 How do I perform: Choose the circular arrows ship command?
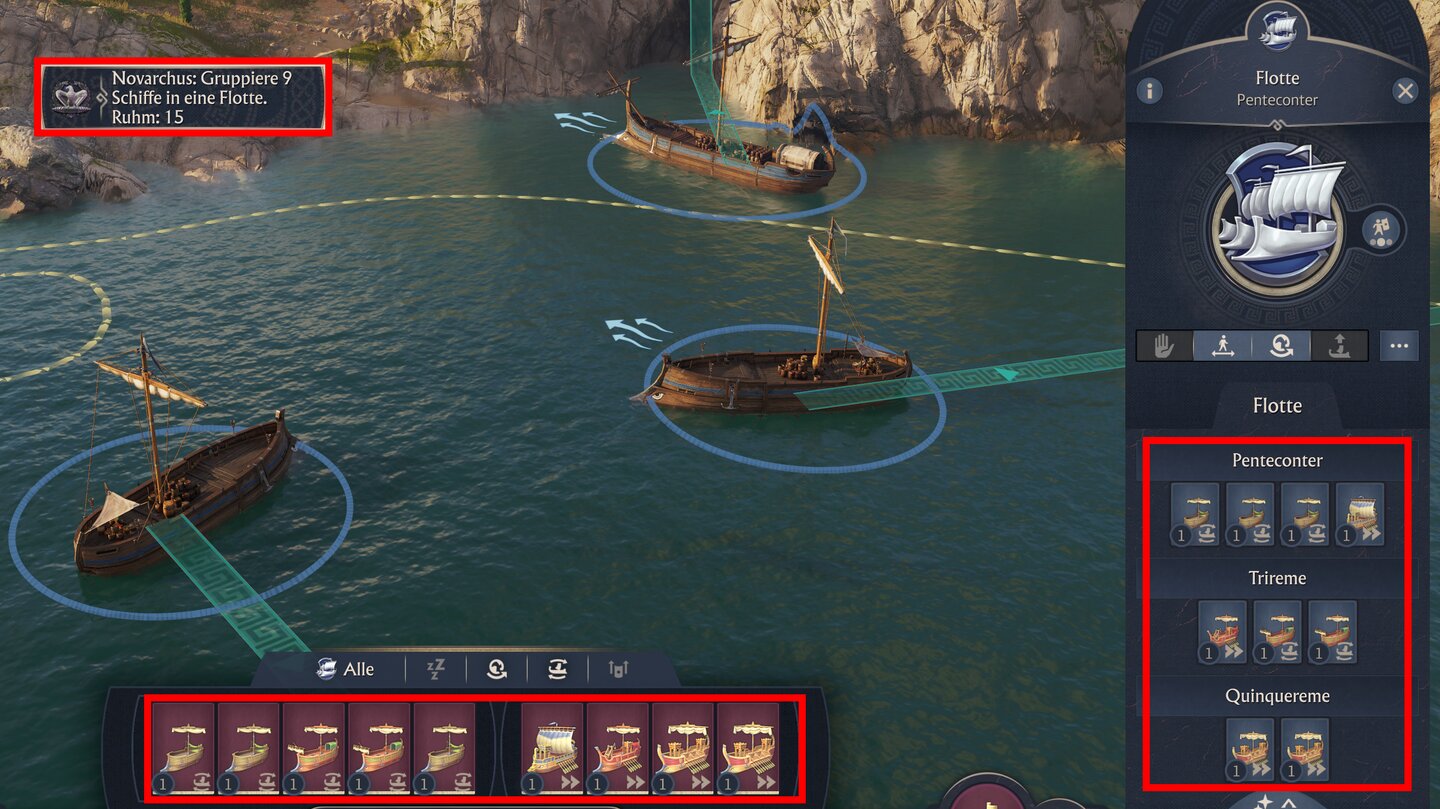(x=1281, y=346)
